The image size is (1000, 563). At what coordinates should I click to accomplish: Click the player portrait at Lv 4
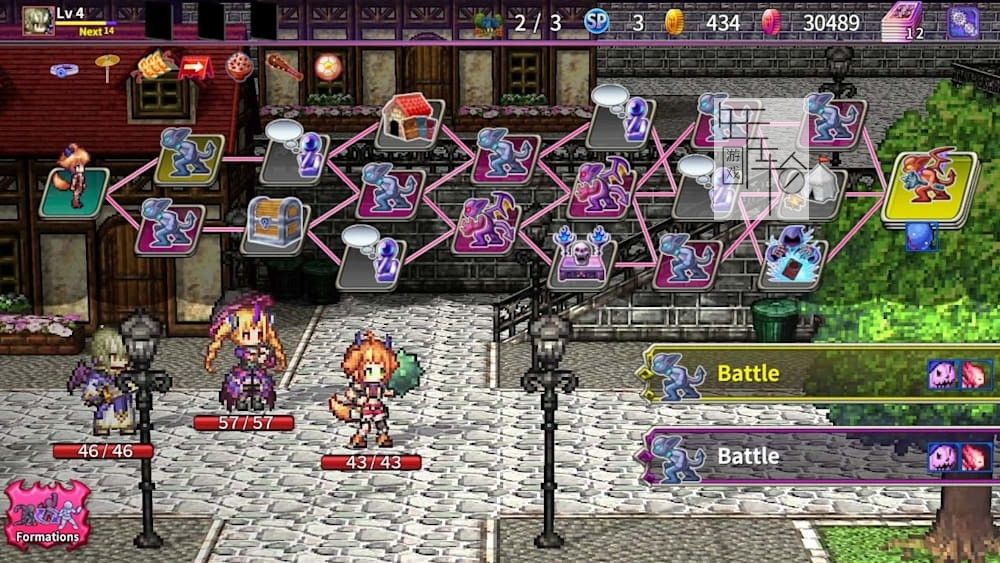click(39, 21)
